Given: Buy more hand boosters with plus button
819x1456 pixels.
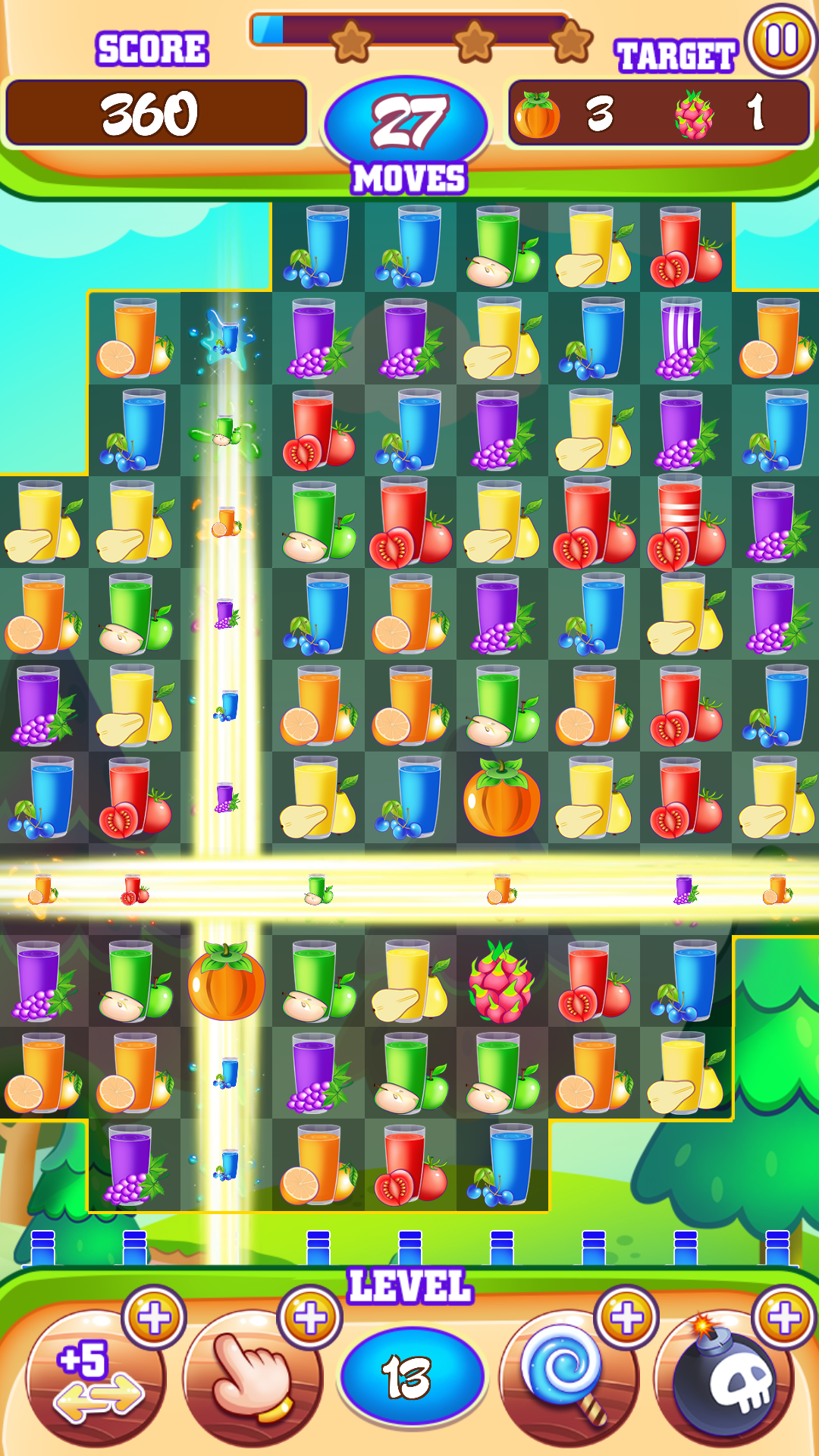Looking at the screenshot, I should coord(310,1318).
